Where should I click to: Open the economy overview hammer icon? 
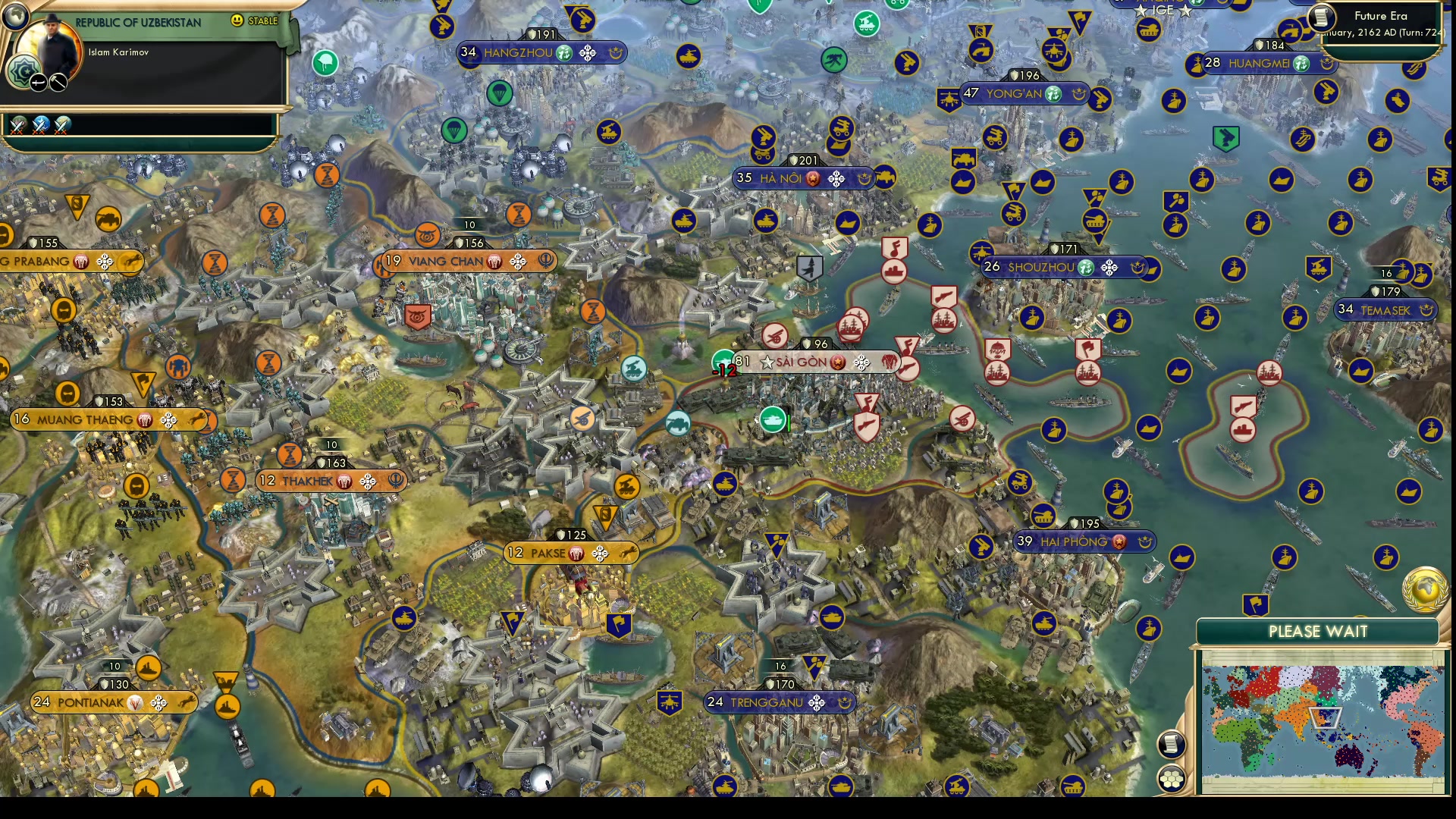[x=58, y=83]
